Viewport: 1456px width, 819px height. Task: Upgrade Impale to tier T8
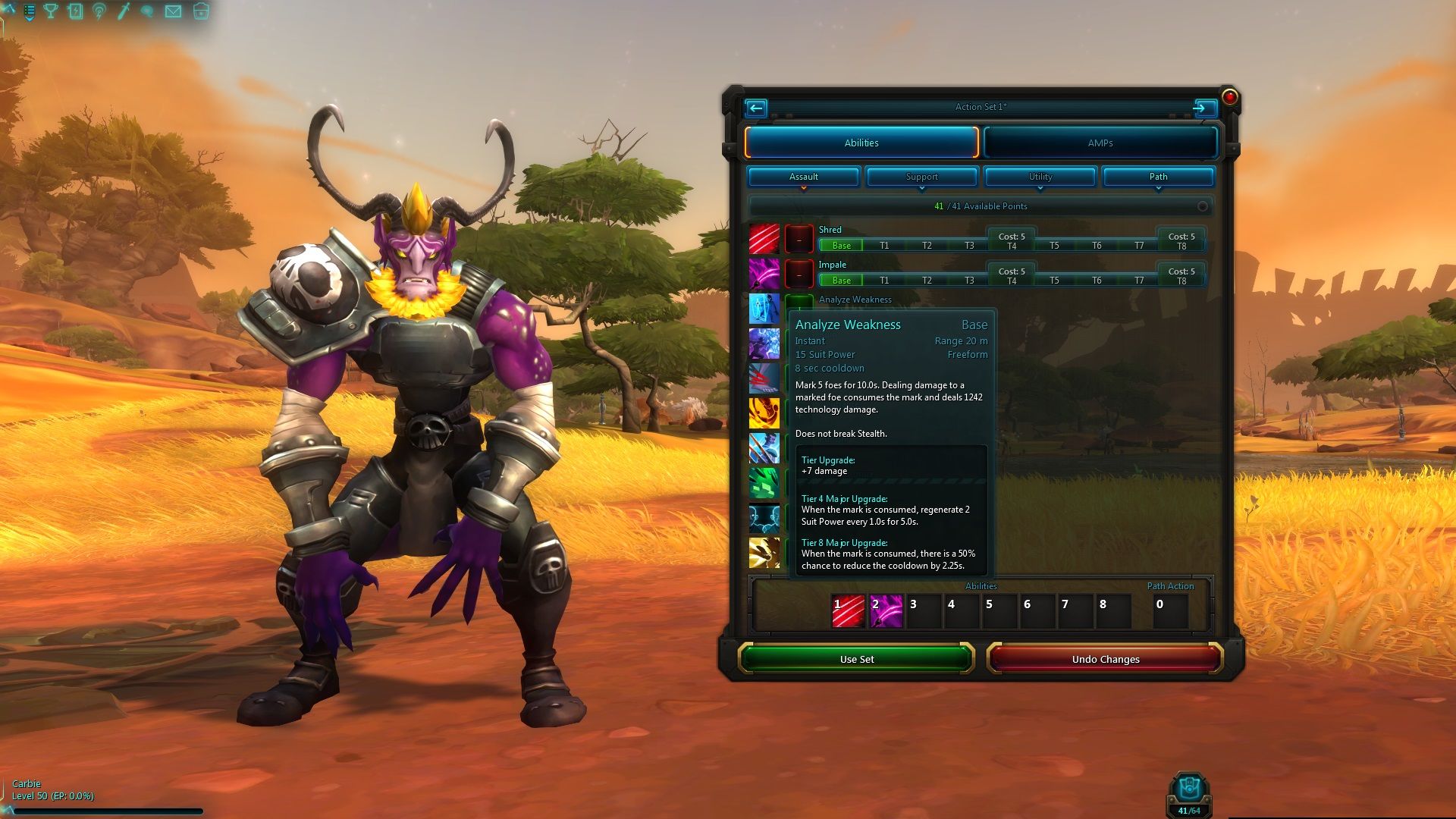click(1181, 281)
